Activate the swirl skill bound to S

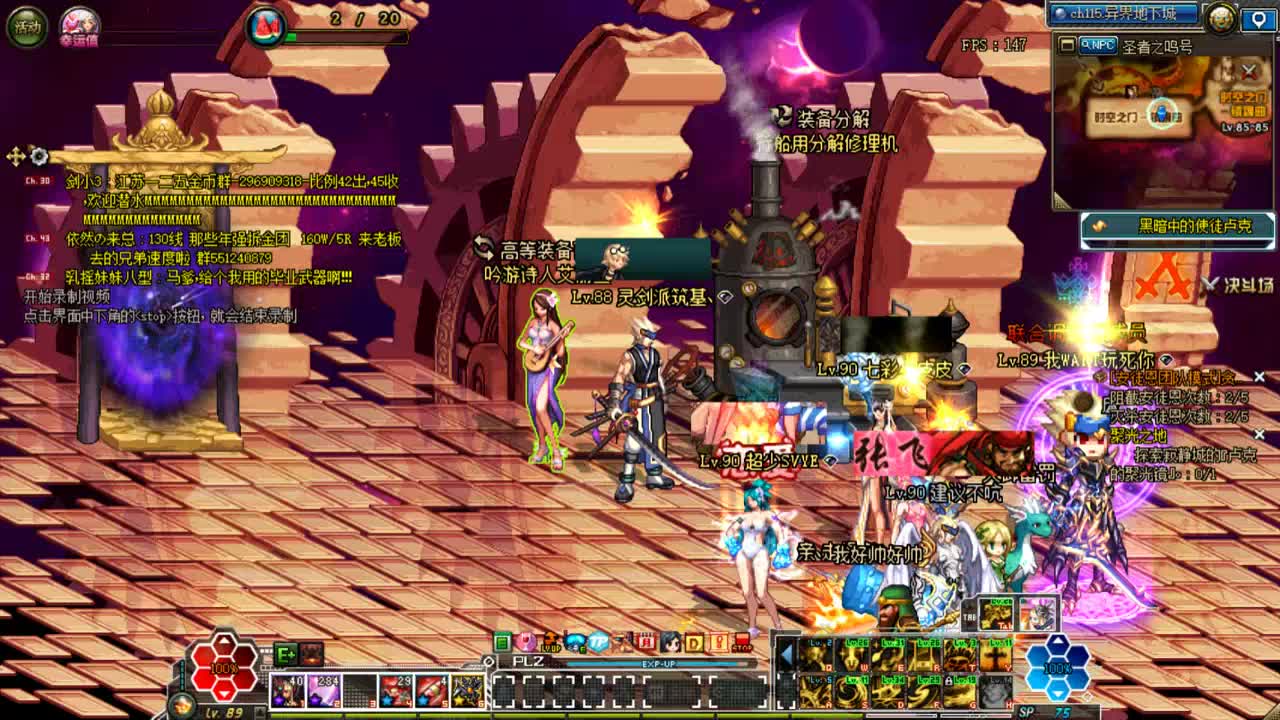tap(854, 691)
